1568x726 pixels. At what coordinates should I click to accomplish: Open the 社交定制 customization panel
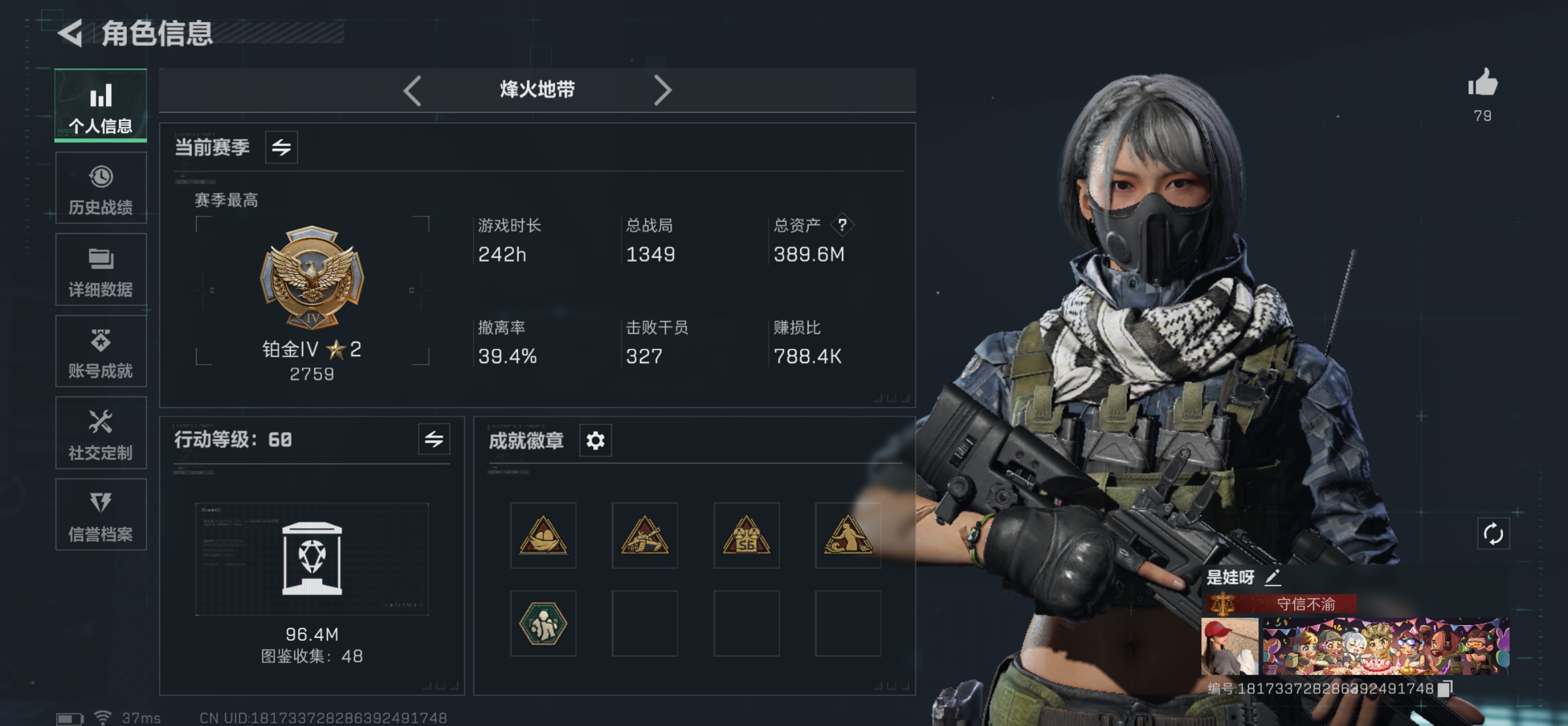pyautogui.click(x=100, y=433)
